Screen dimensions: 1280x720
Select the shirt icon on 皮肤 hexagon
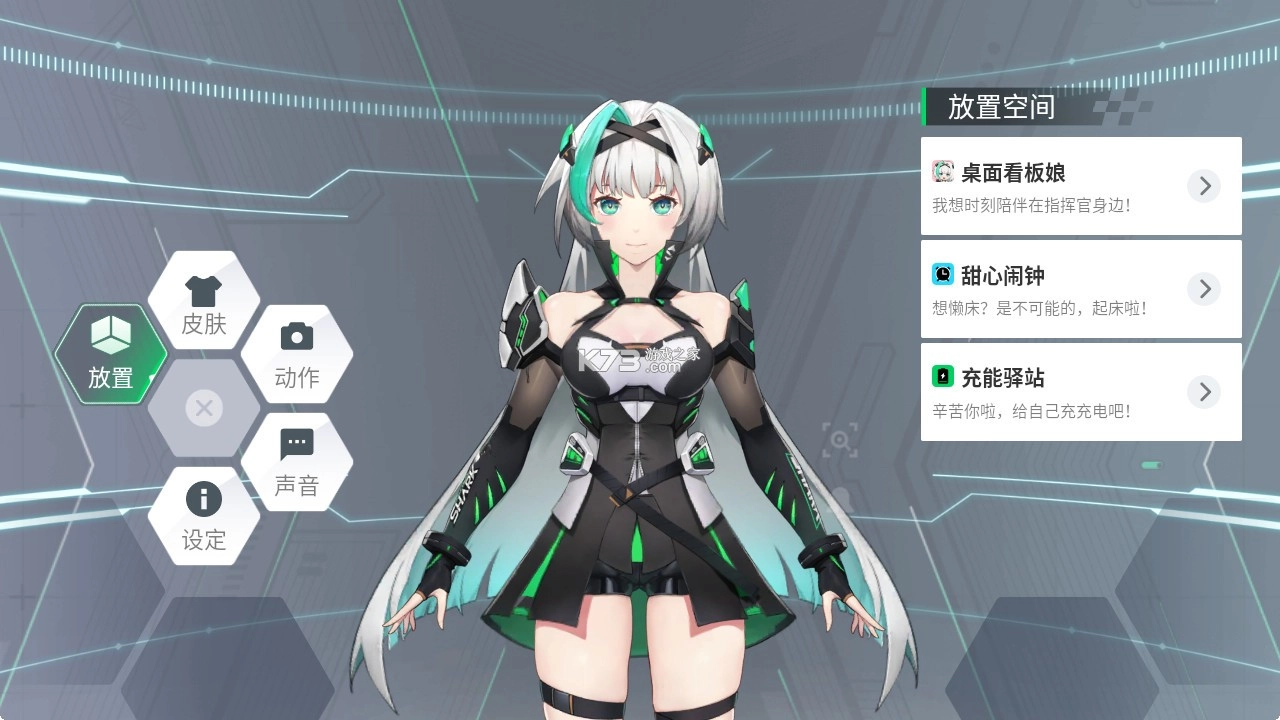pos(203,289)
